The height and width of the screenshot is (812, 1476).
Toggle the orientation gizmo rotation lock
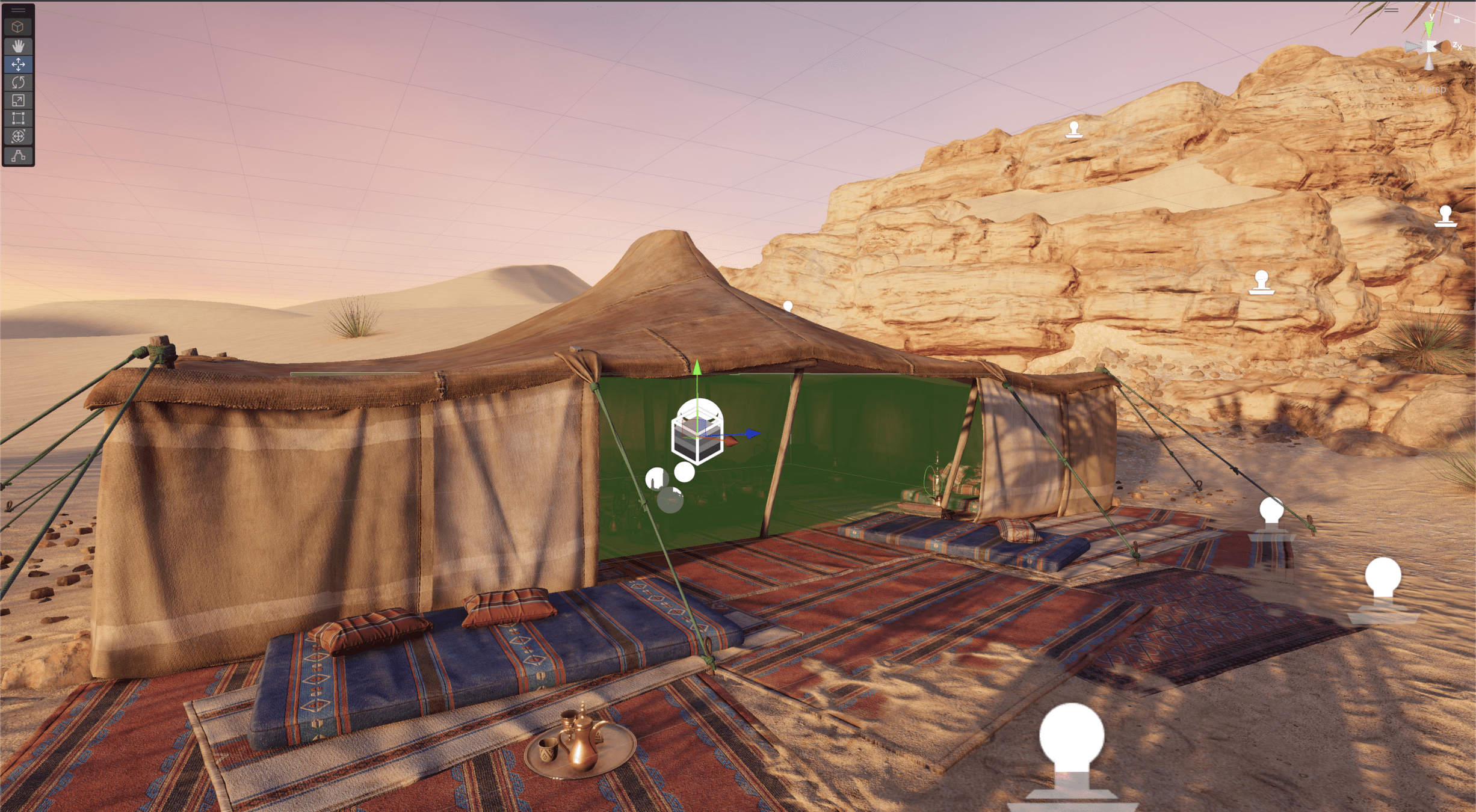[1457, 20]
